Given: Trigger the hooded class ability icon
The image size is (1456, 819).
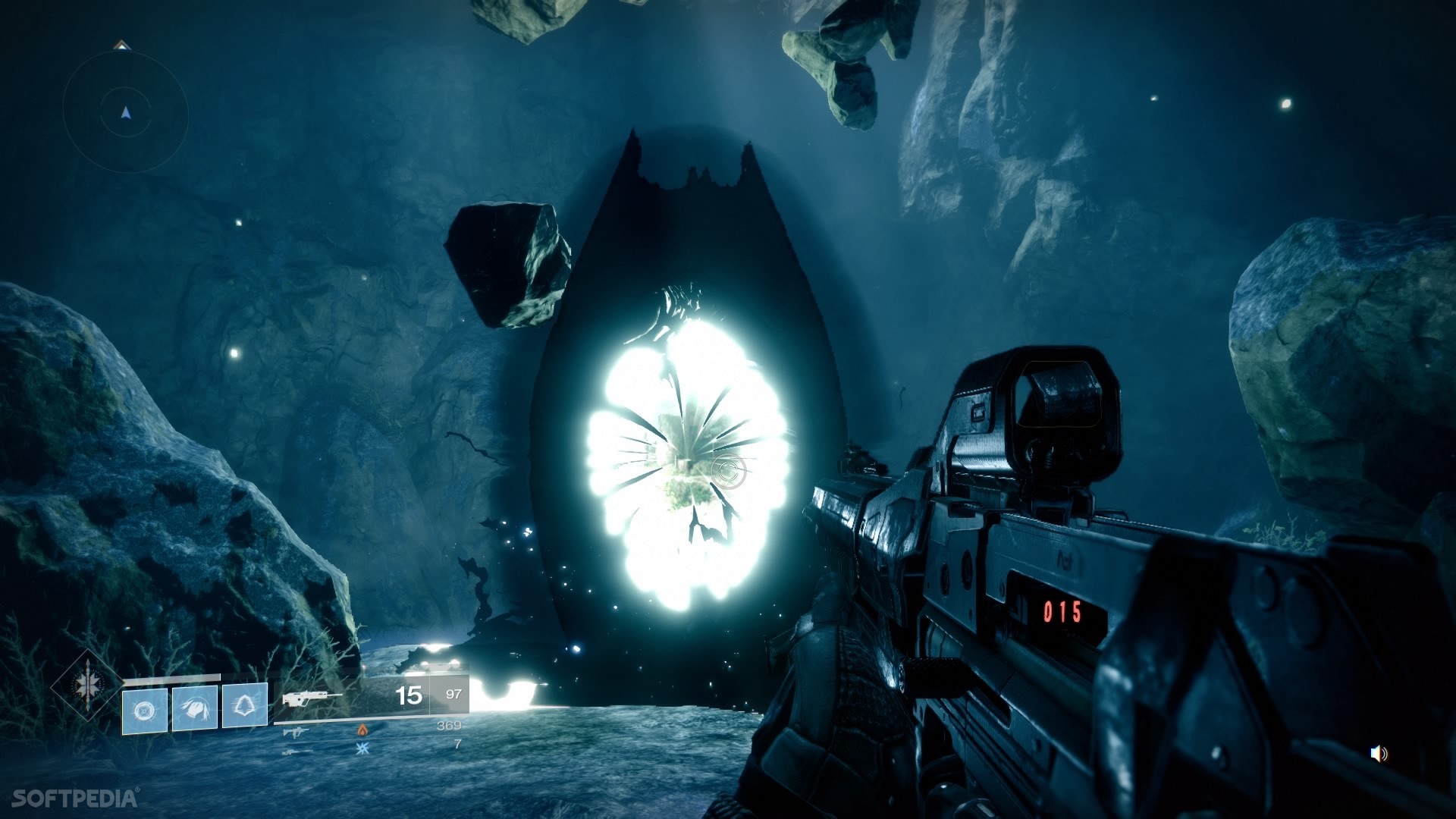Looking at the screenshot, I should point(244,706).
